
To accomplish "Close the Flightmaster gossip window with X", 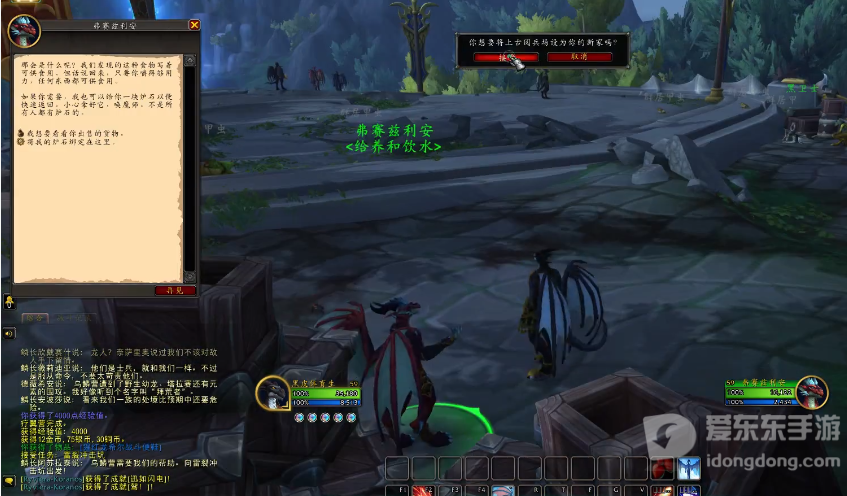I will 194,25.
